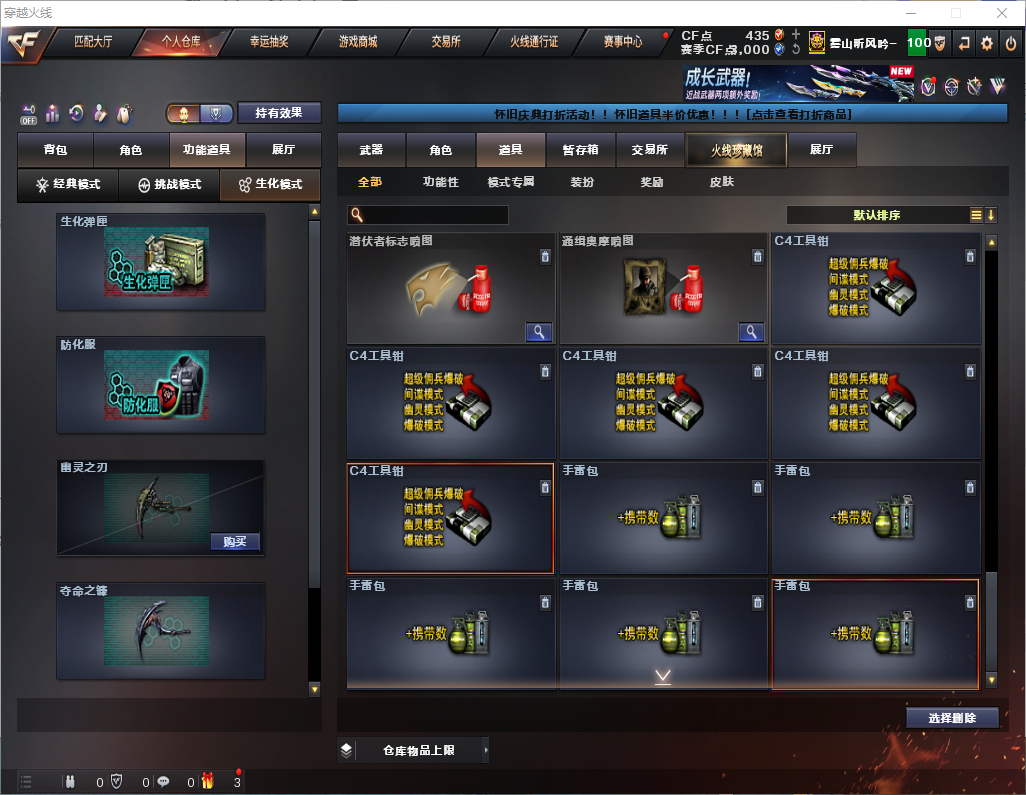Click the 持有效果 button
The width and height of the screenshot is (1026, 795).
pos(279,113)
